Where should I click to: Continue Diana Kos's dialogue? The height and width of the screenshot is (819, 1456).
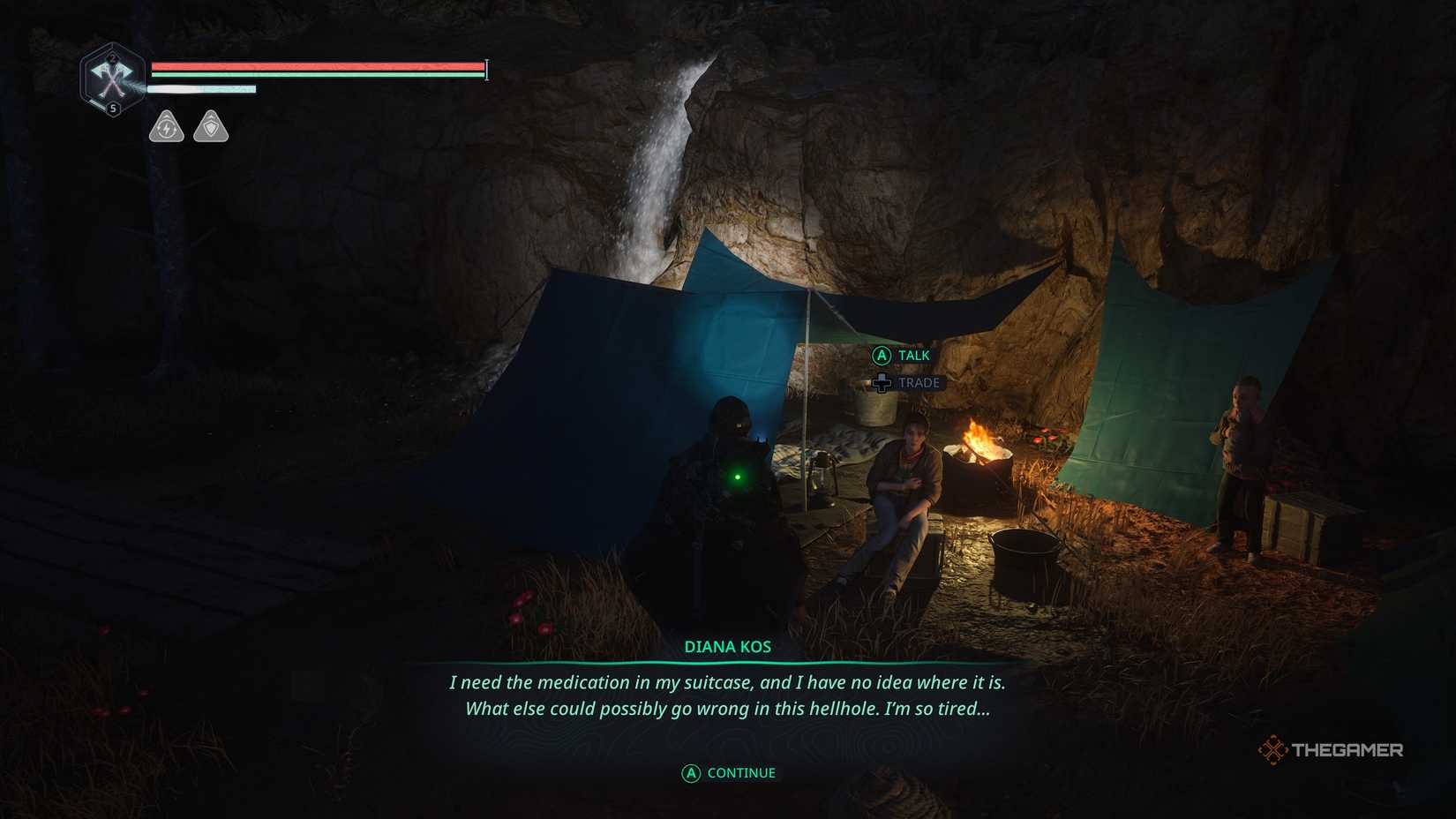pos(729,773)
